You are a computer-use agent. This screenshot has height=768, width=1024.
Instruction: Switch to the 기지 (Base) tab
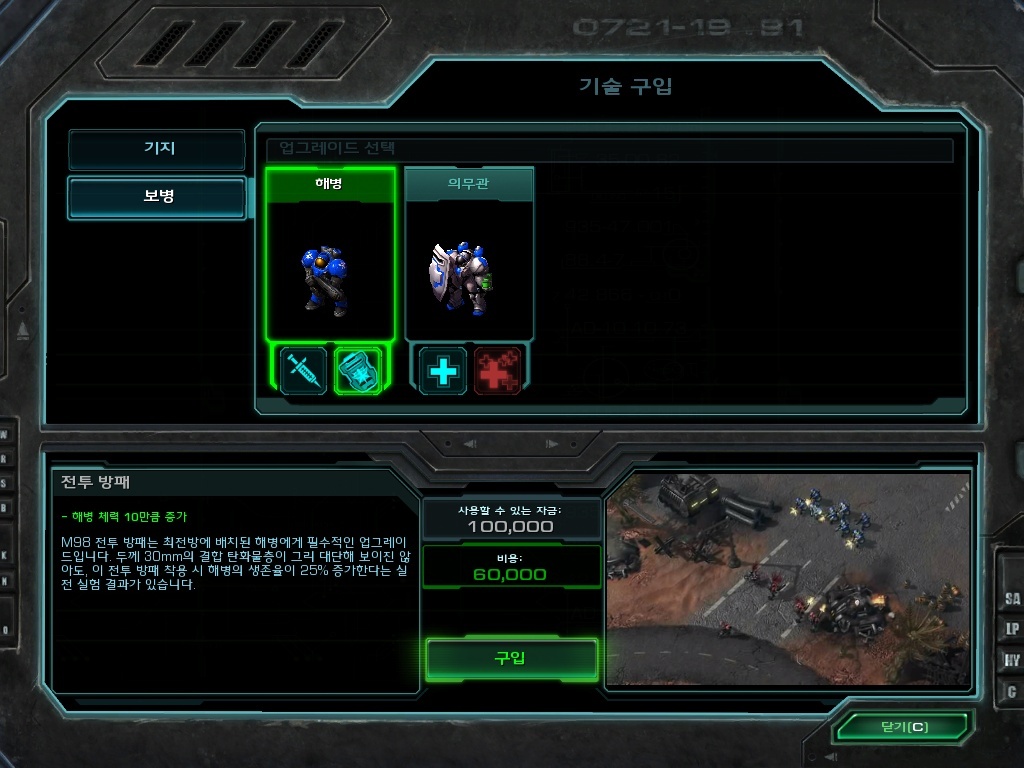click(157, 149)
